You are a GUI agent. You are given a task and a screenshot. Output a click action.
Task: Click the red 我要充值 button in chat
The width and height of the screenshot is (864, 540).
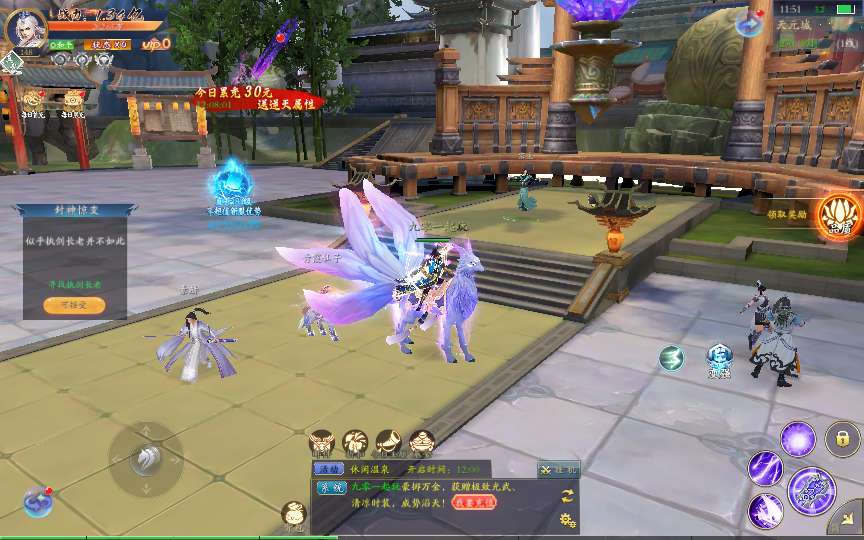tap(460, 502)
